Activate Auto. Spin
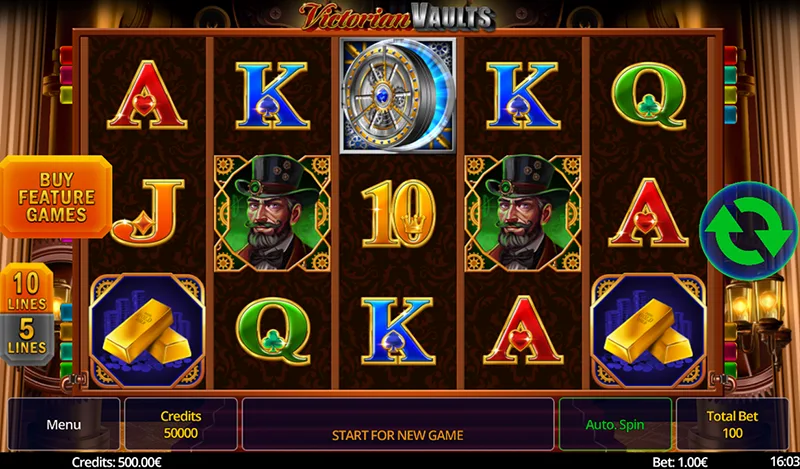 (615, 424)
